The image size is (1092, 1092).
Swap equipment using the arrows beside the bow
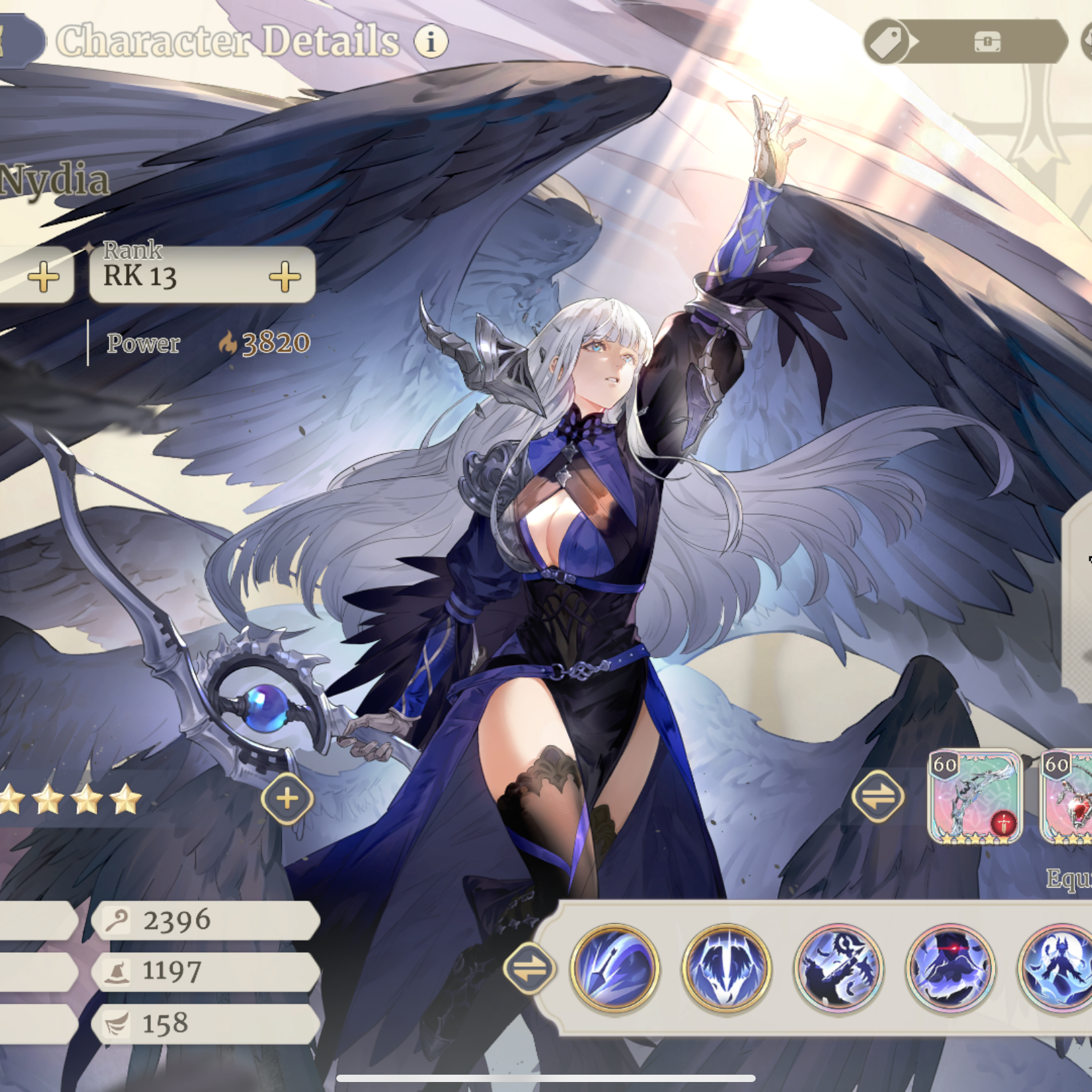878,796
